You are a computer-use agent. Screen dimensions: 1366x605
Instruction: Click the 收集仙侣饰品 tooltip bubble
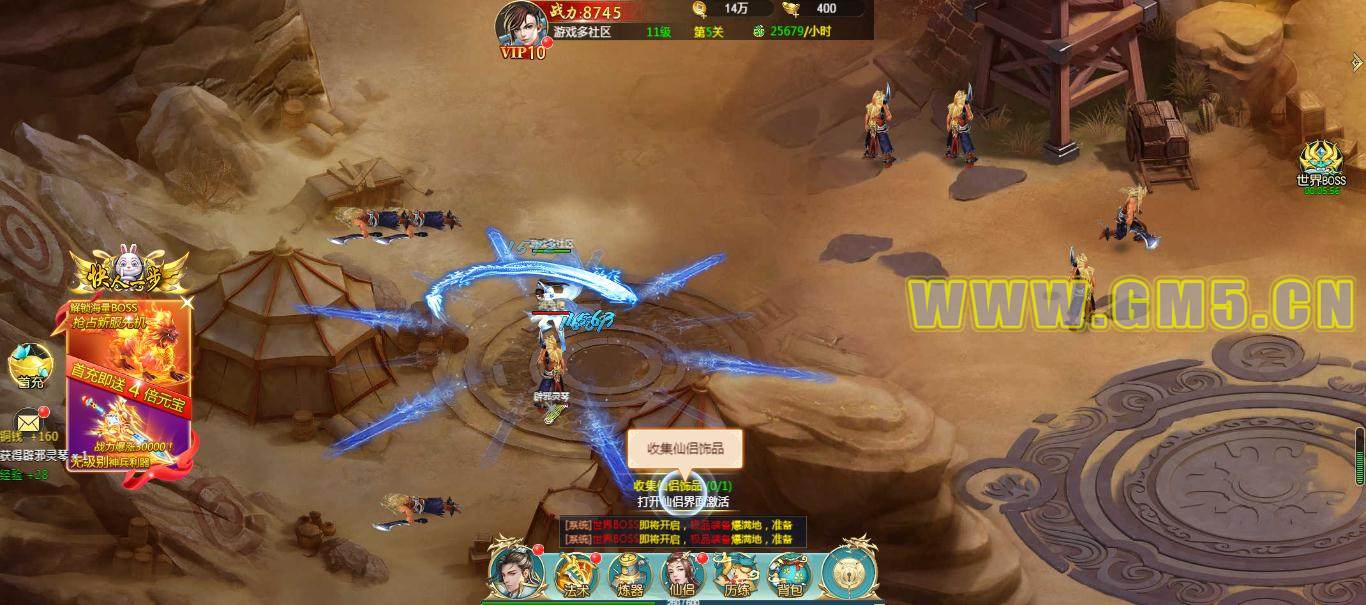685,449
